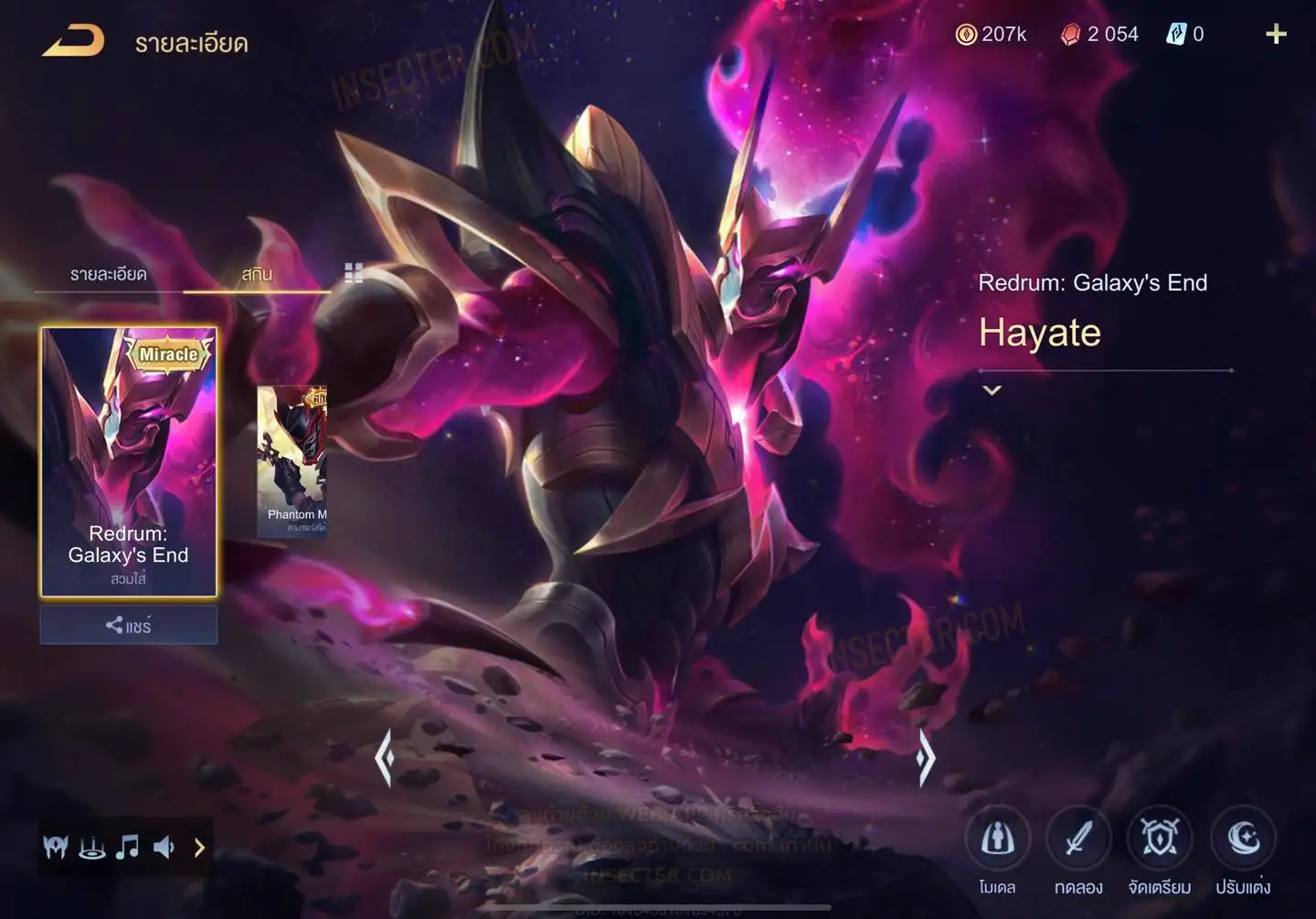Click the music note icon
Screen dimensions: 1316x919
pyautogui.click(x=127, y=848)
